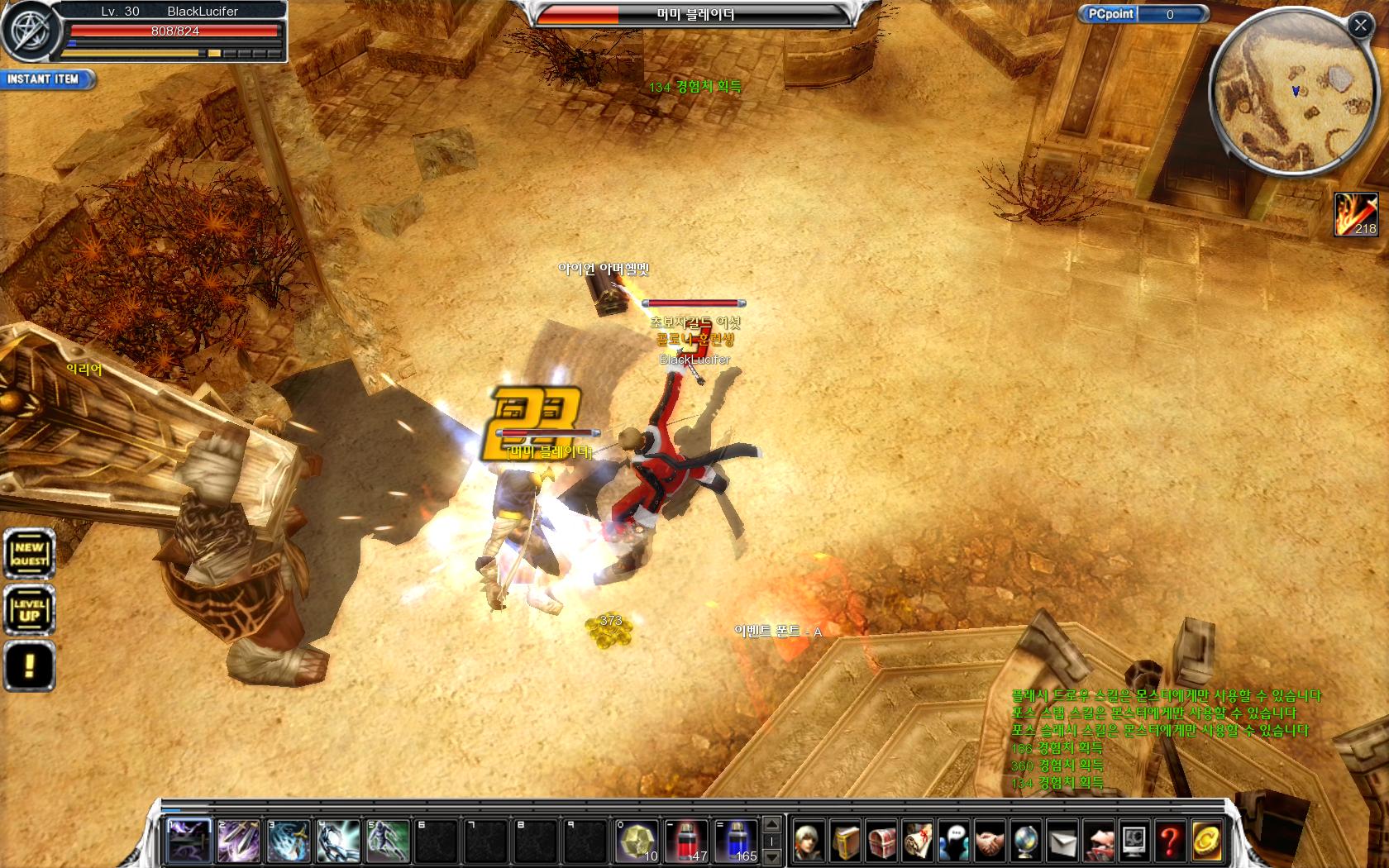Use the blue mana potion slot
Screen dimensions: 1389x868
coord(737,841)
